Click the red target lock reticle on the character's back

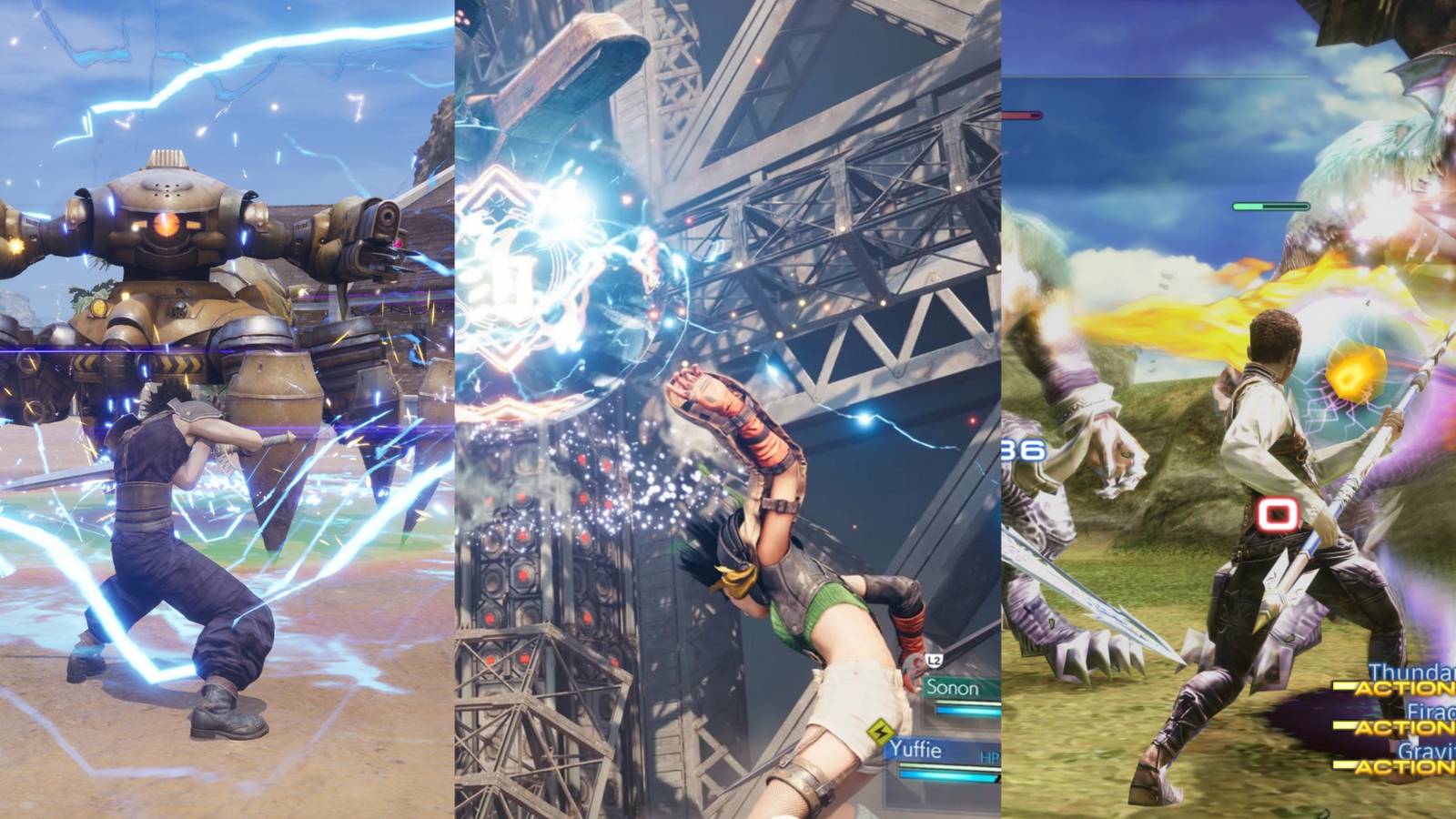click(1279, 514)
